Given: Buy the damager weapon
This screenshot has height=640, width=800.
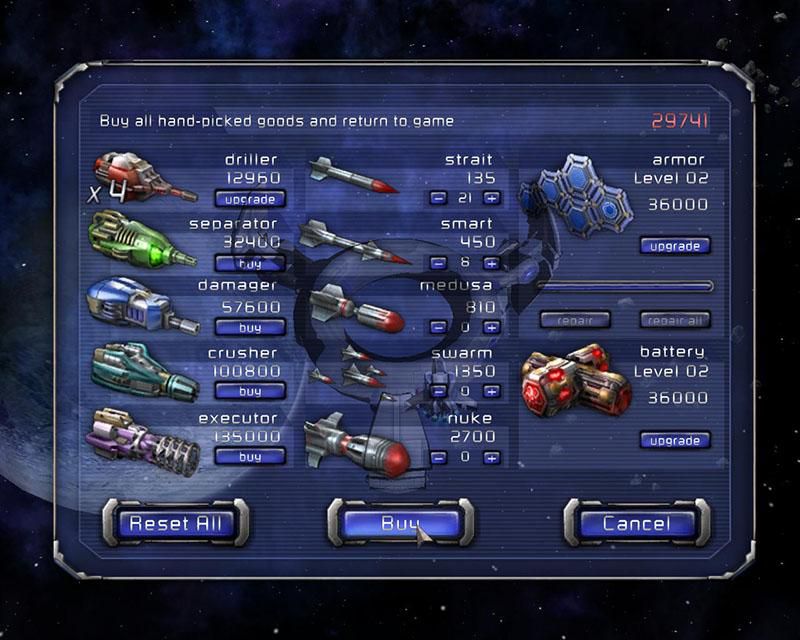Looking at the screenshot, I should (250, 327).
